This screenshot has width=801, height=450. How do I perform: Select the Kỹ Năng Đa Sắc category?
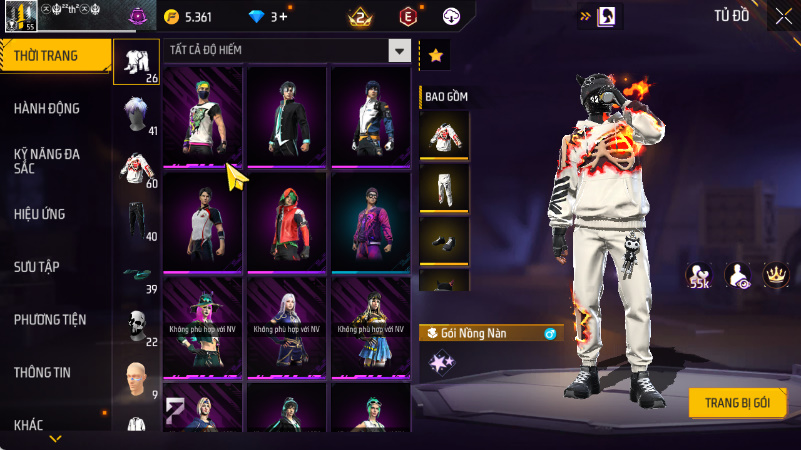coord(48,161)
